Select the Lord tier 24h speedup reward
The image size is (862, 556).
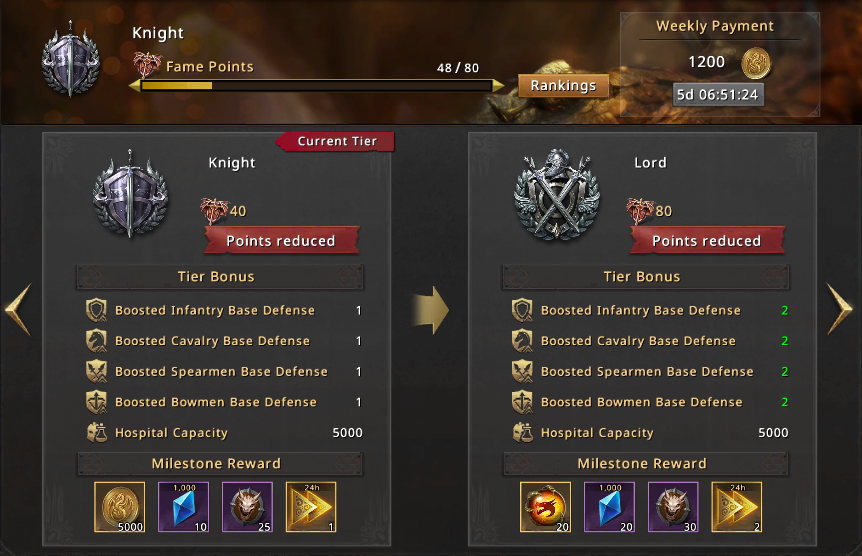point(737,507)
